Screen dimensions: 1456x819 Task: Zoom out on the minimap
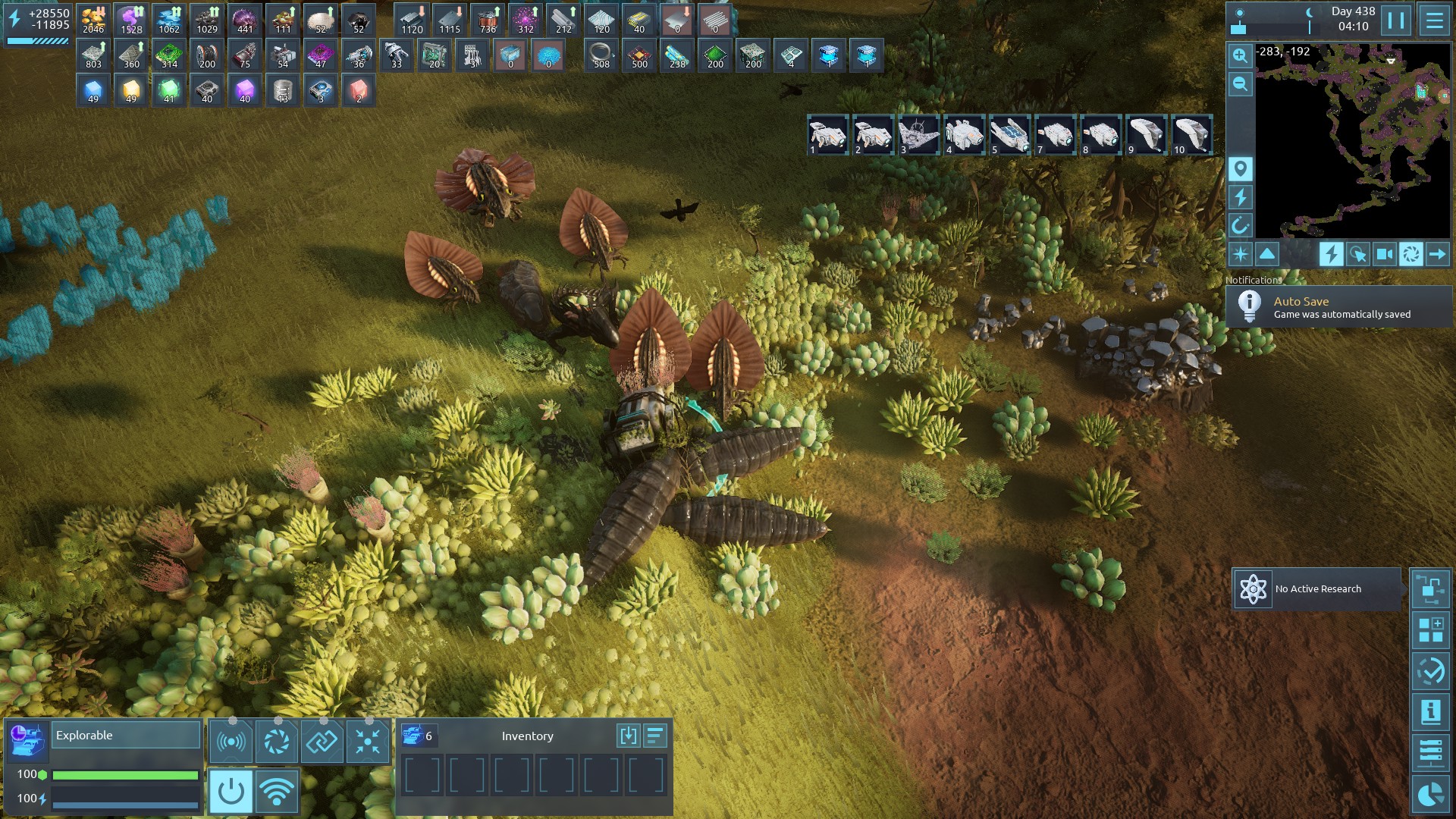point(1240,83)
